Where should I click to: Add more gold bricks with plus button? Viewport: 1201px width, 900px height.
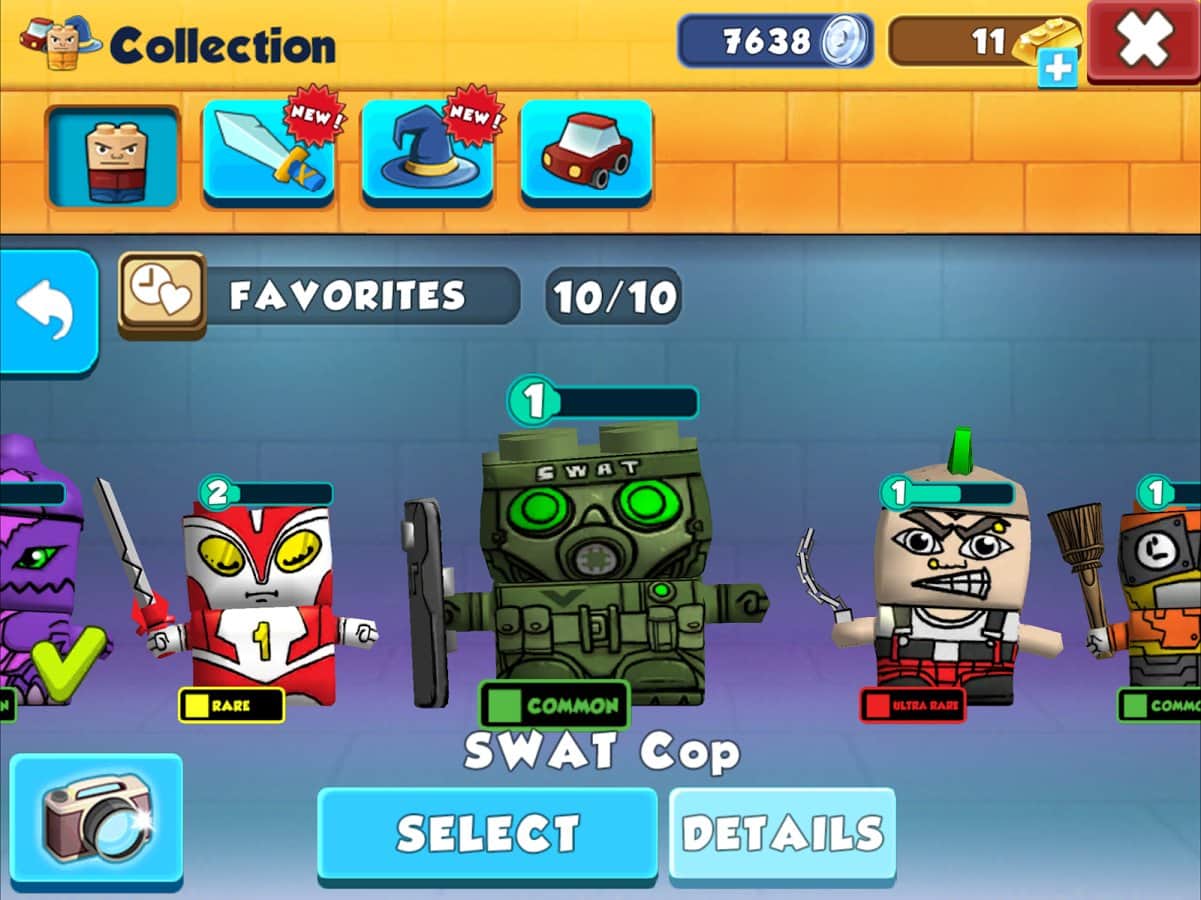click(x=1057, y=71)
